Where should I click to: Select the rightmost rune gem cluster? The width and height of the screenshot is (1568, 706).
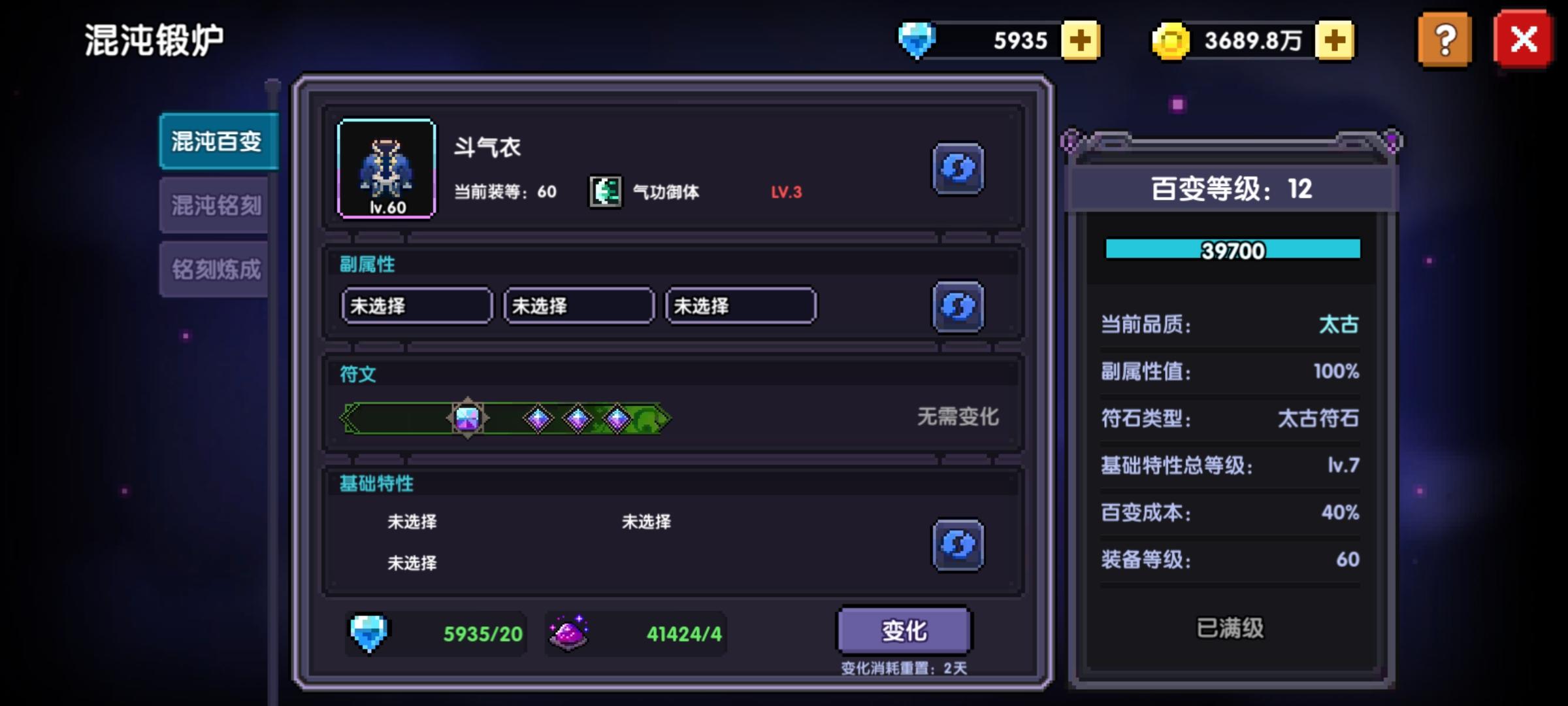[x=617, y=417]
